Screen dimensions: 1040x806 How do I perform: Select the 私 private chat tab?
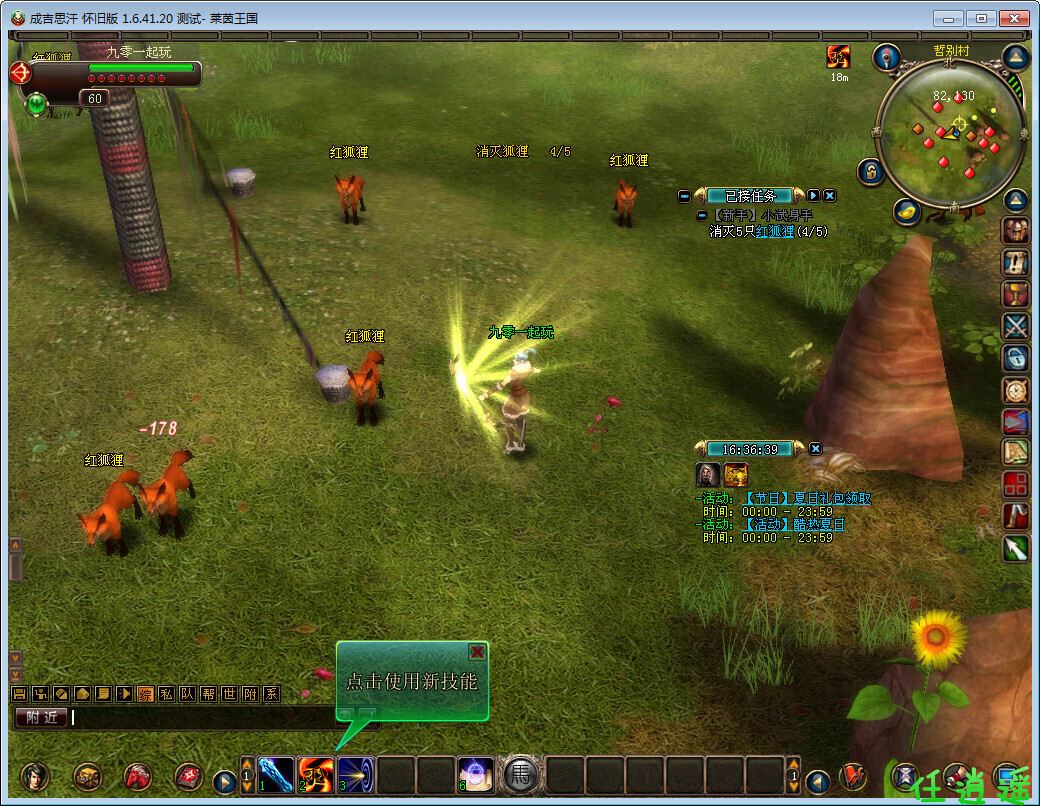coord(166,694)
